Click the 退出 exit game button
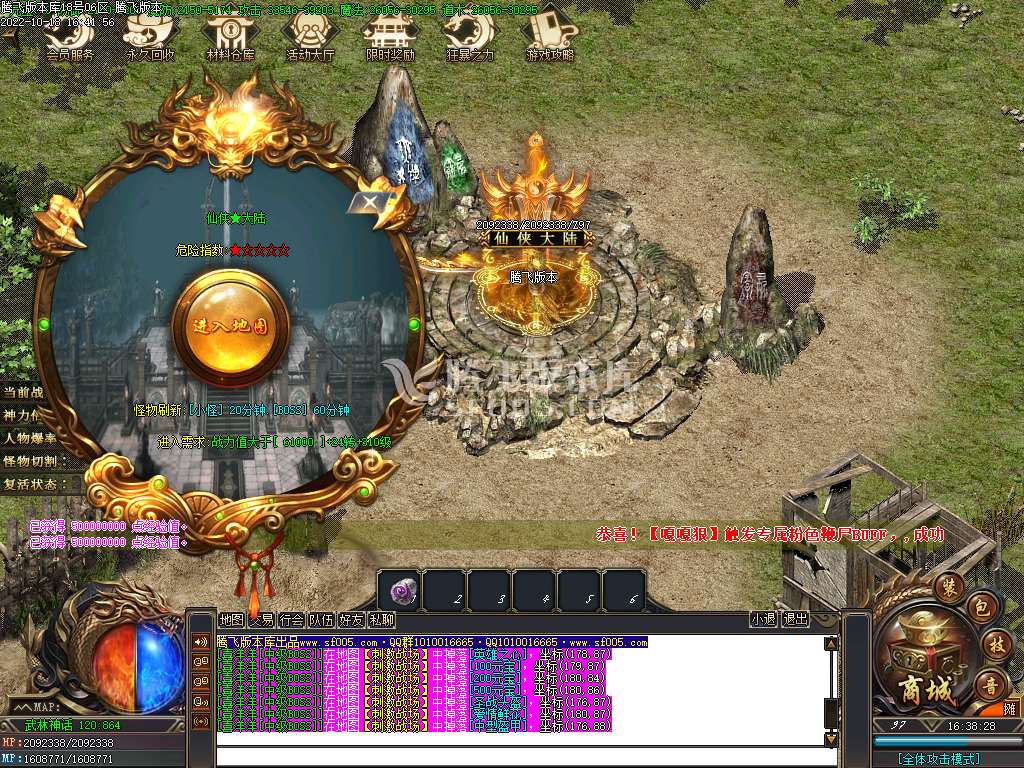 pos(795,620)
